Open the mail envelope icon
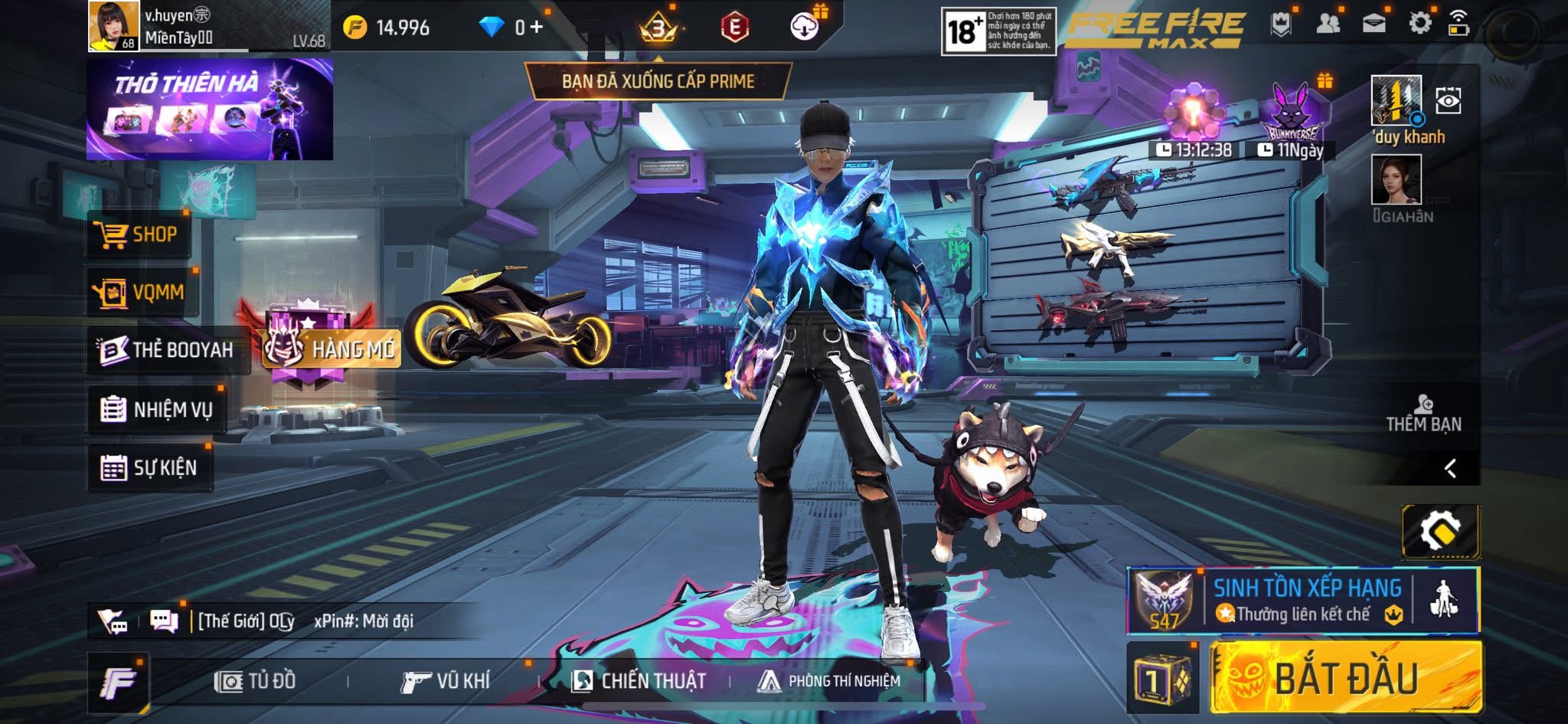Viewport: 1568px width, 724px height. coord(1374,23)
